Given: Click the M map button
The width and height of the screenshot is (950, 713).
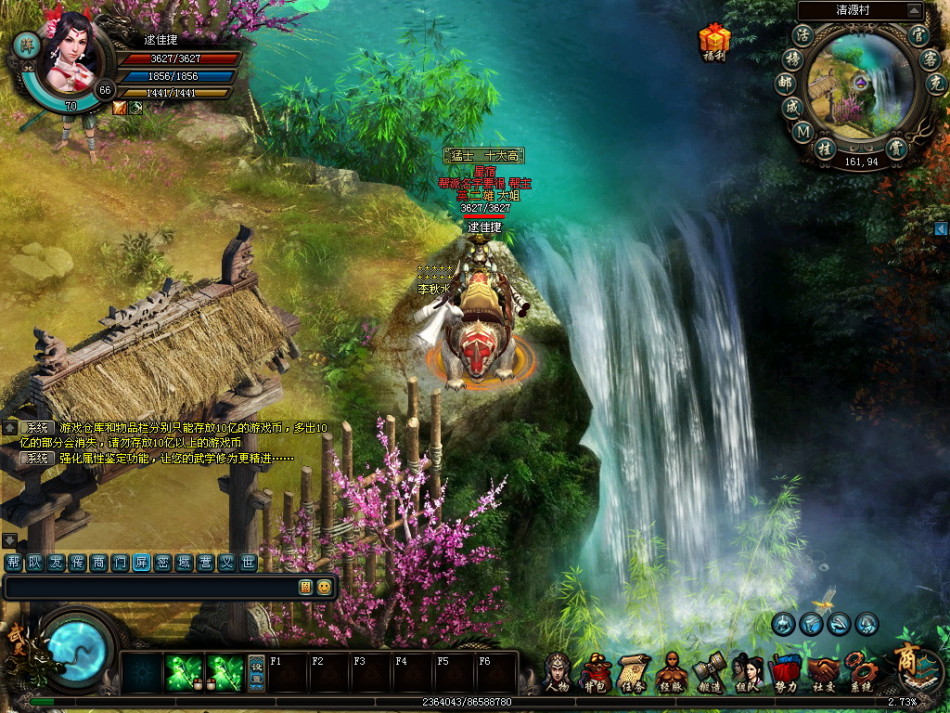Looking at the screenshot, I should [802, 131].
